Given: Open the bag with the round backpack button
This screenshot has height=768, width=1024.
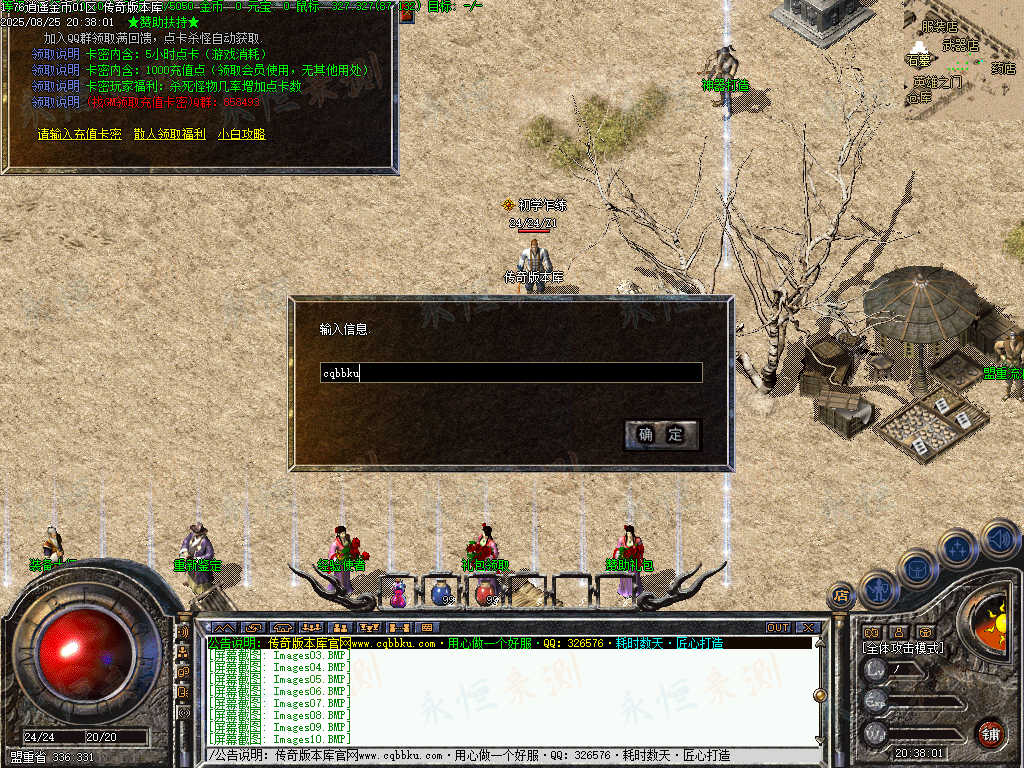Looking at the screenshot, I should (917, 567).
